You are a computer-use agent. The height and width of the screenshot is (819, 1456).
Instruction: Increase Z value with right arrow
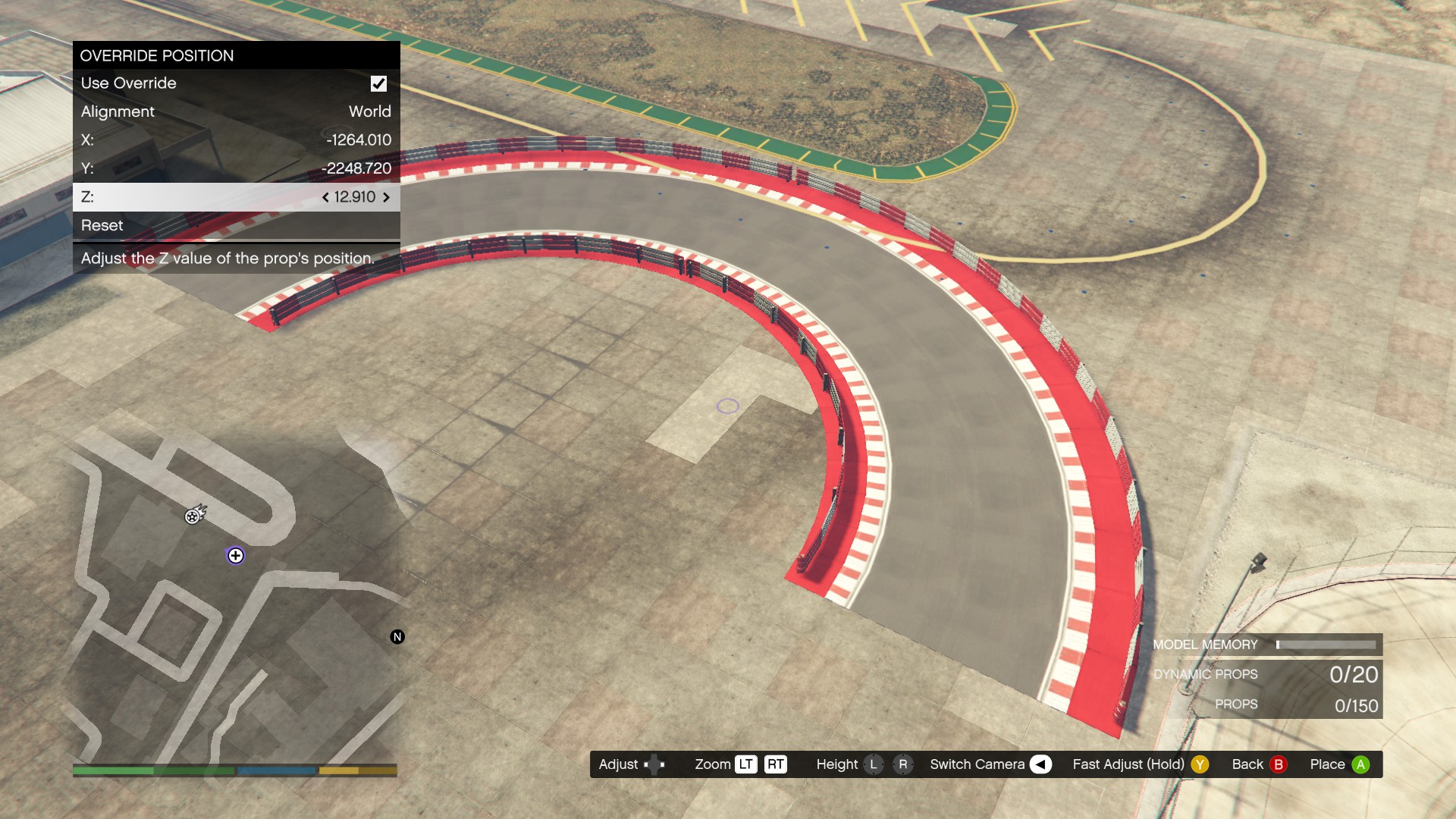coord(386,197)
